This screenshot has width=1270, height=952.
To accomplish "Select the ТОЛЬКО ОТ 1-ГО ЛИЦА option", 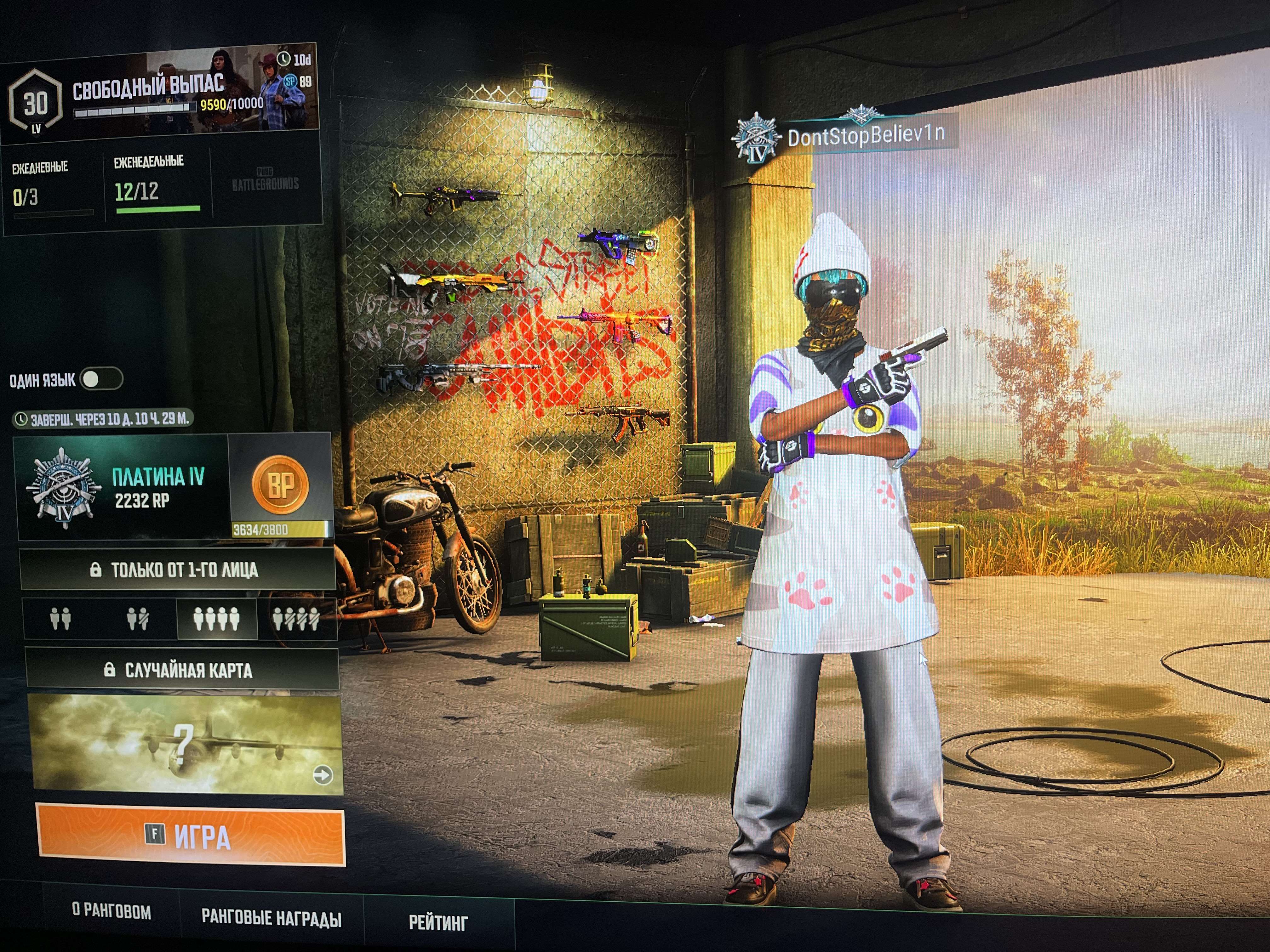I will 177,570.
